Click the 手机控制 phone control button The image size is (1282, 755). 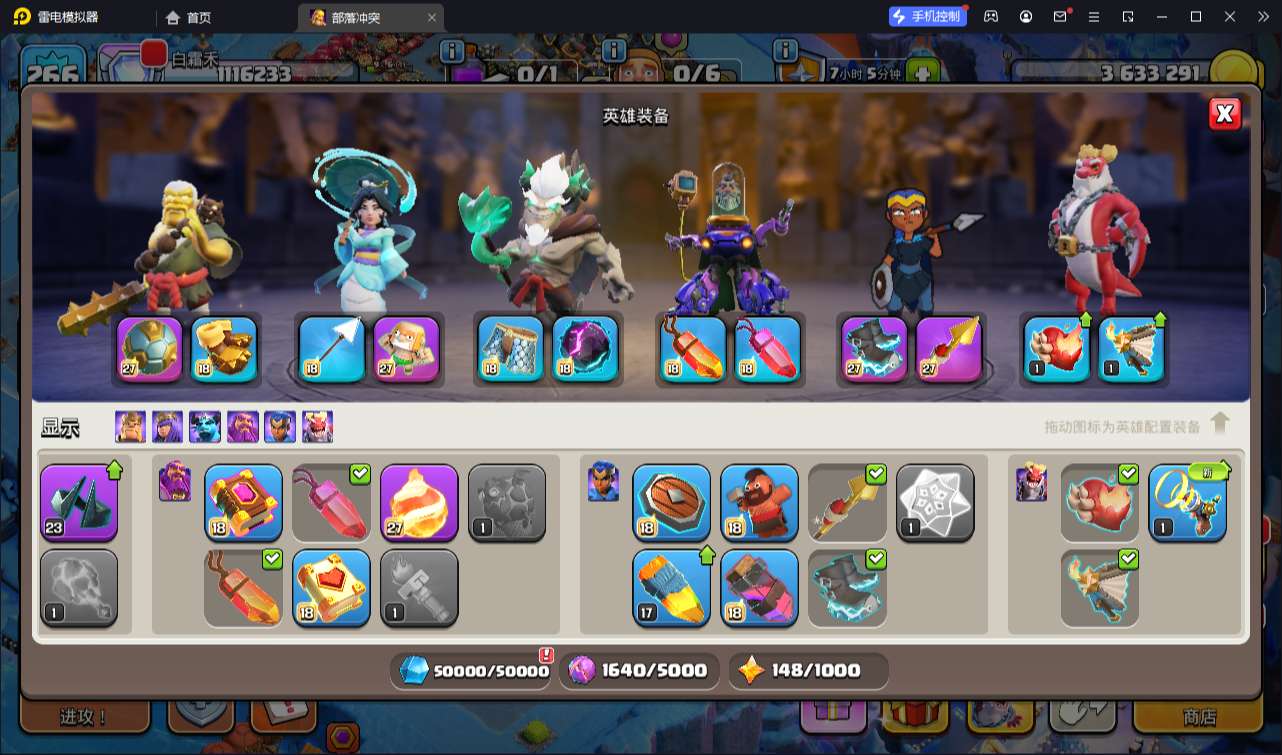pyautogui.click(x=927, y=16)
